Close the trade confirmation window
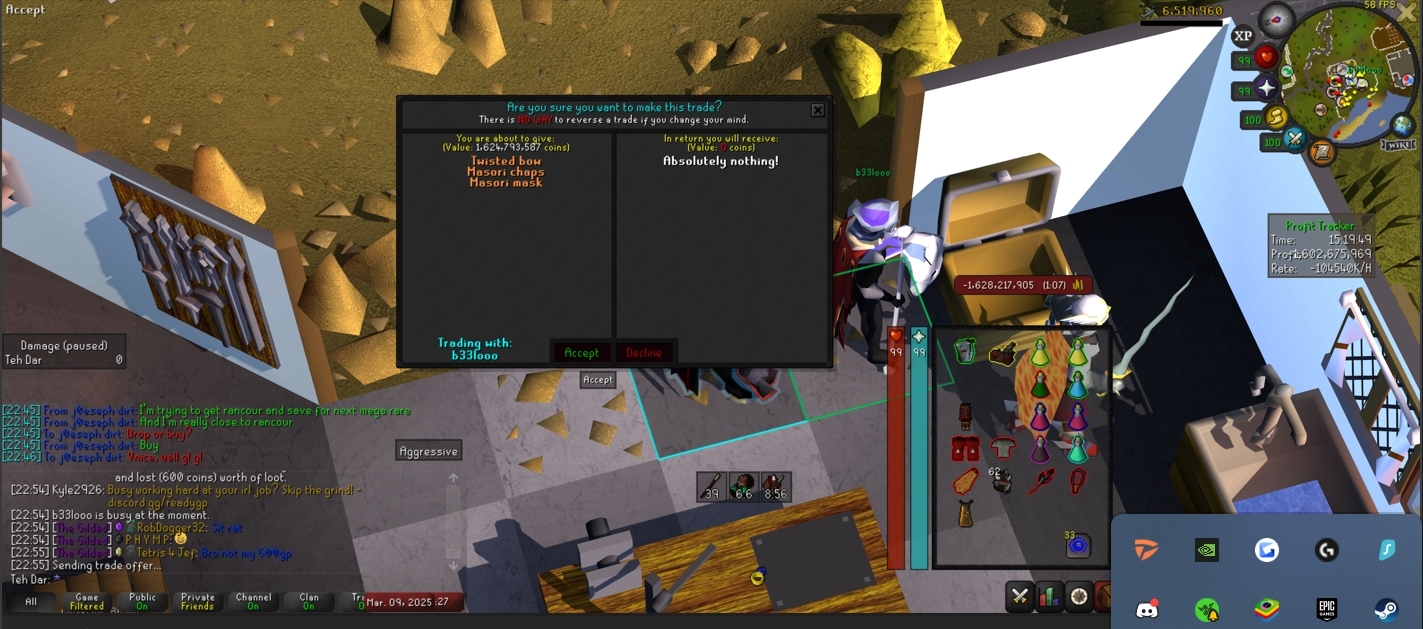The height and width of the screenshot is (629, 1423). point(817,110)
